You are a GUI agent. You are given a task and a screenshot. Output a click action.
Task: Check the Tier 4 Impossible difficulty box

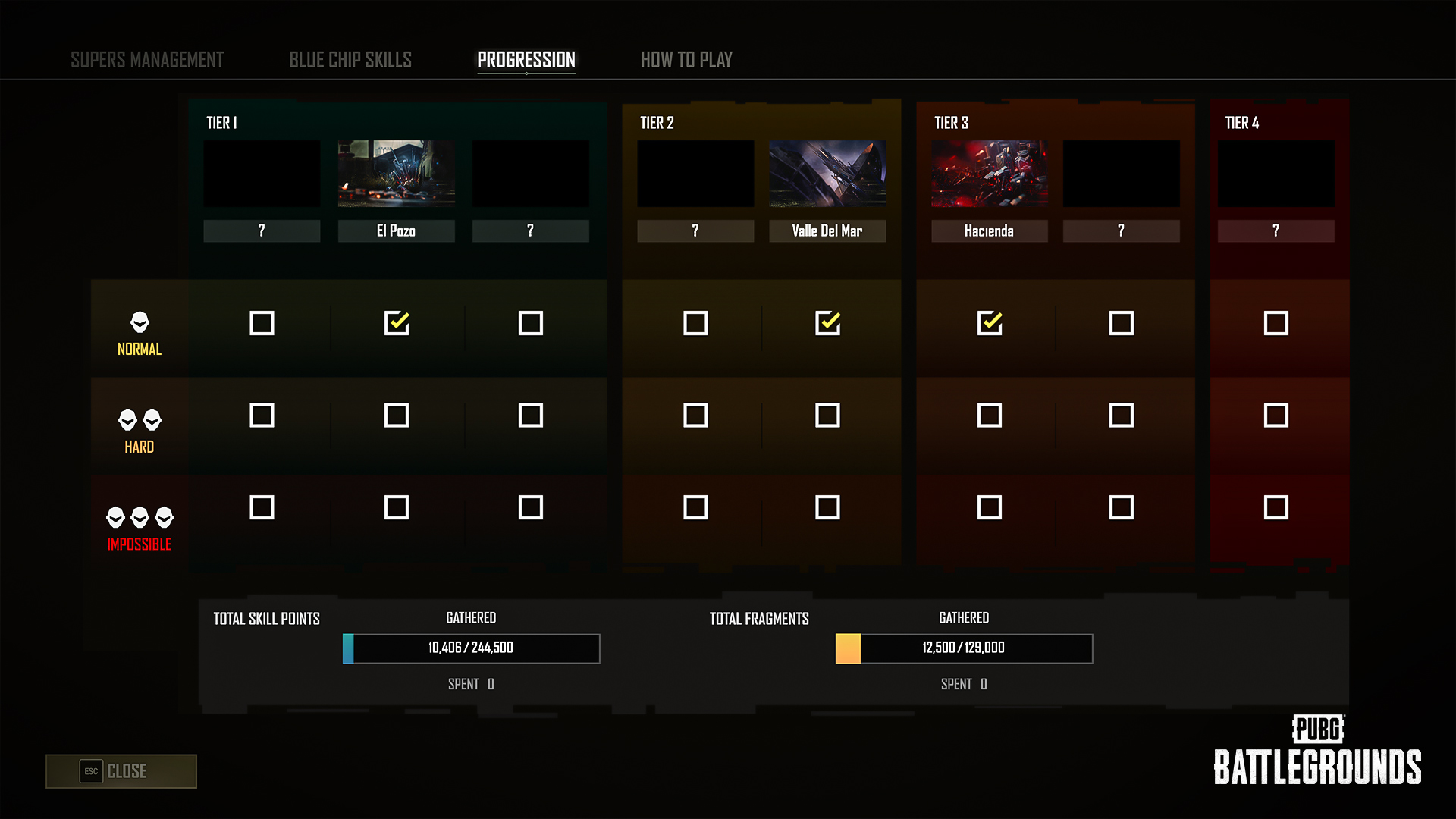coord(1276,507)
